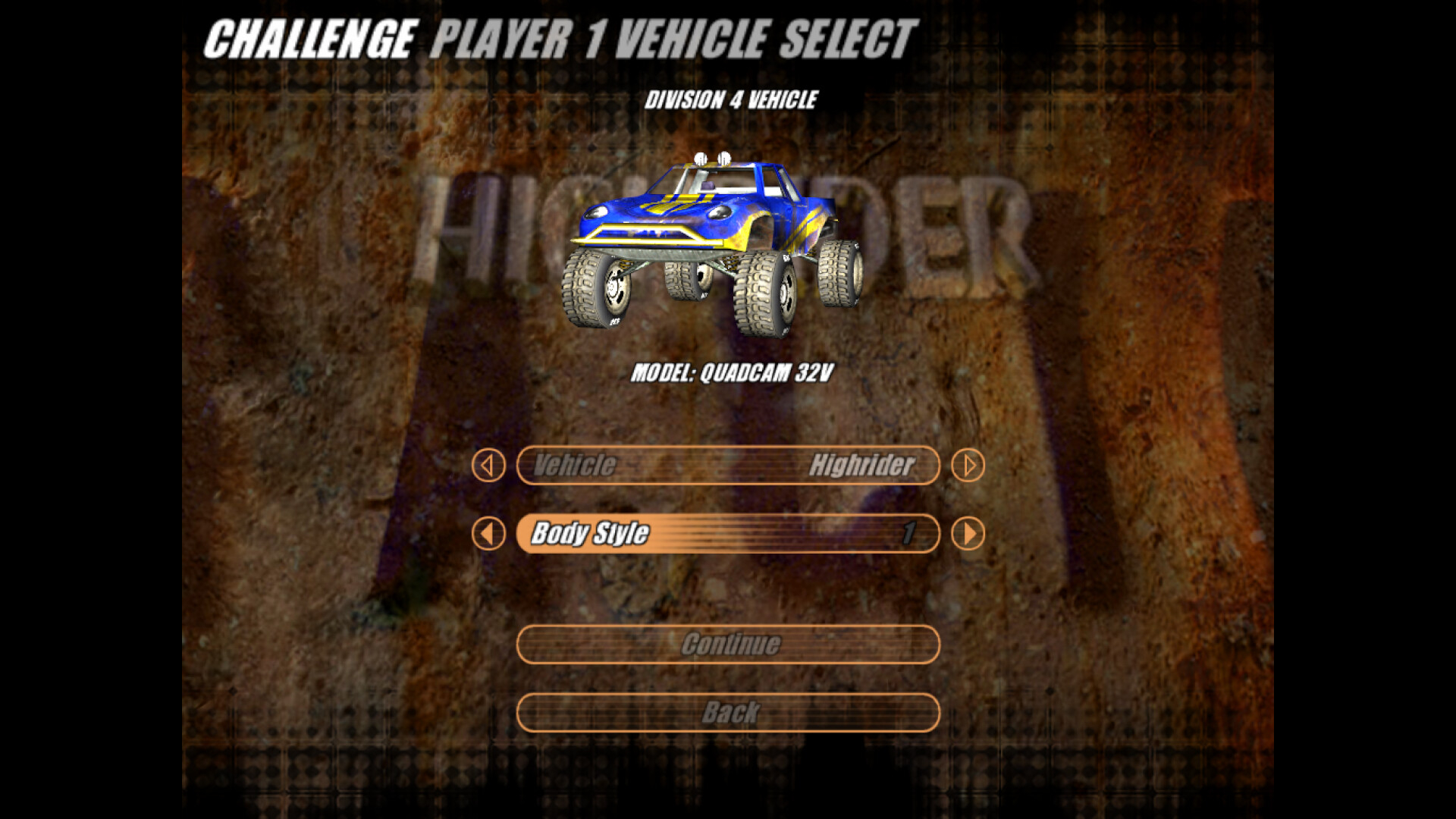
Task: Switch to previous Body Style
Action: pos(488,533)
